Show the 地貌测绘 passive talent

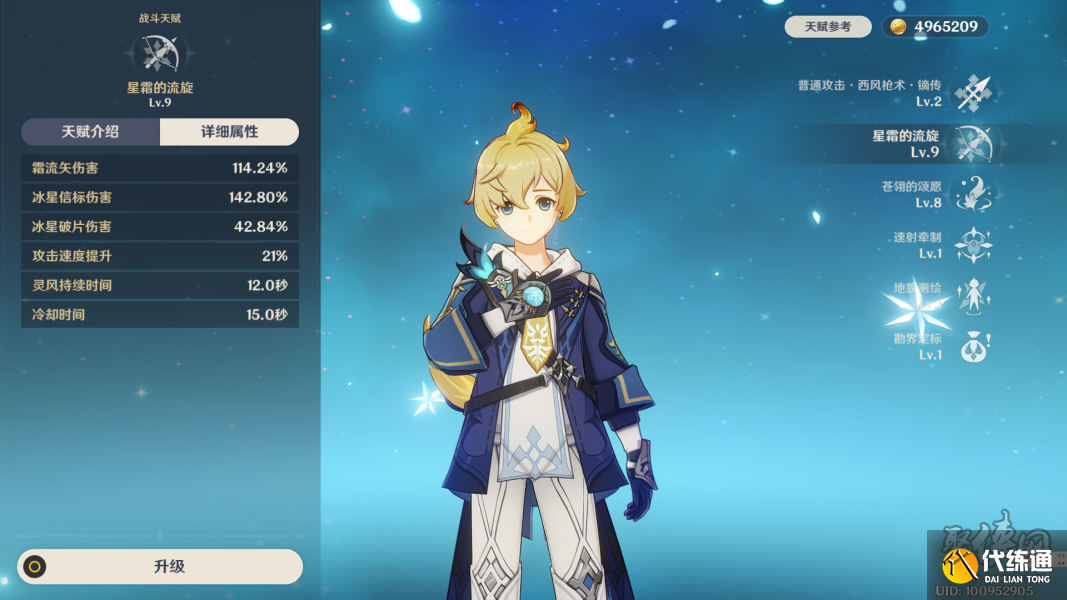(x=972, y=295)
